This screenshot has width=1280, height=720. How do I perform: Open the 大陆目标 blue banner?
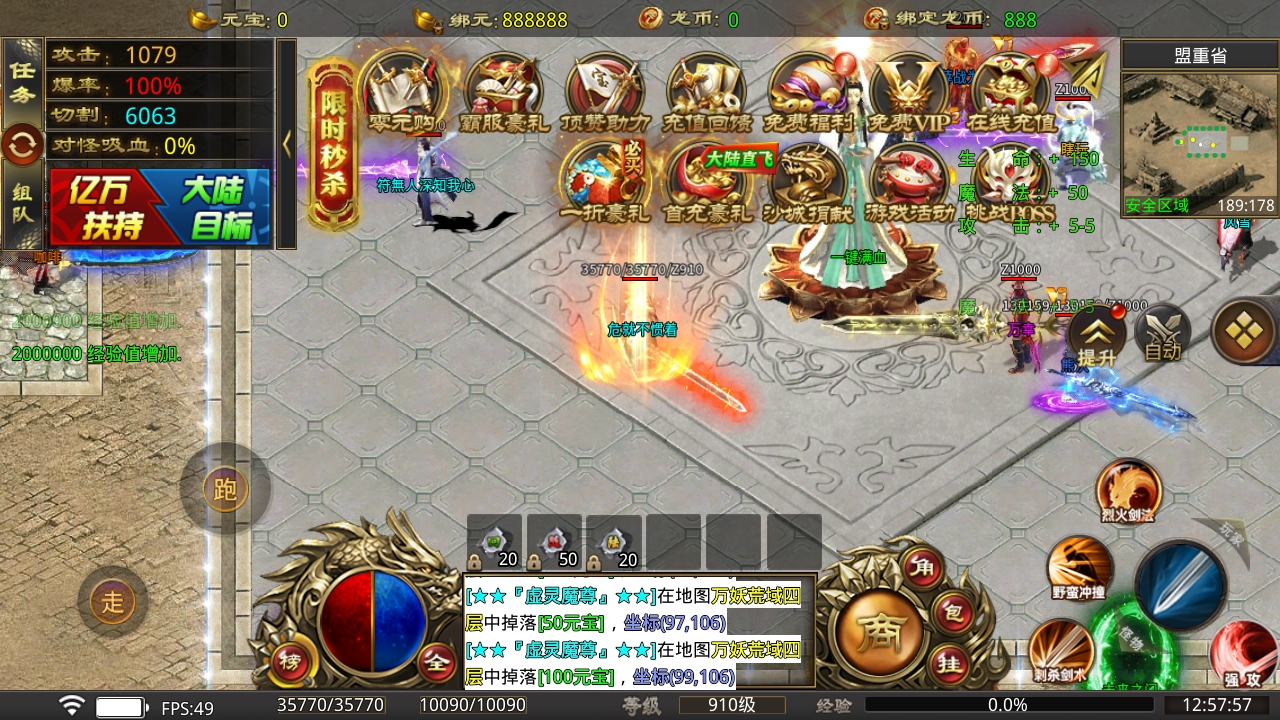coord(214,208)
